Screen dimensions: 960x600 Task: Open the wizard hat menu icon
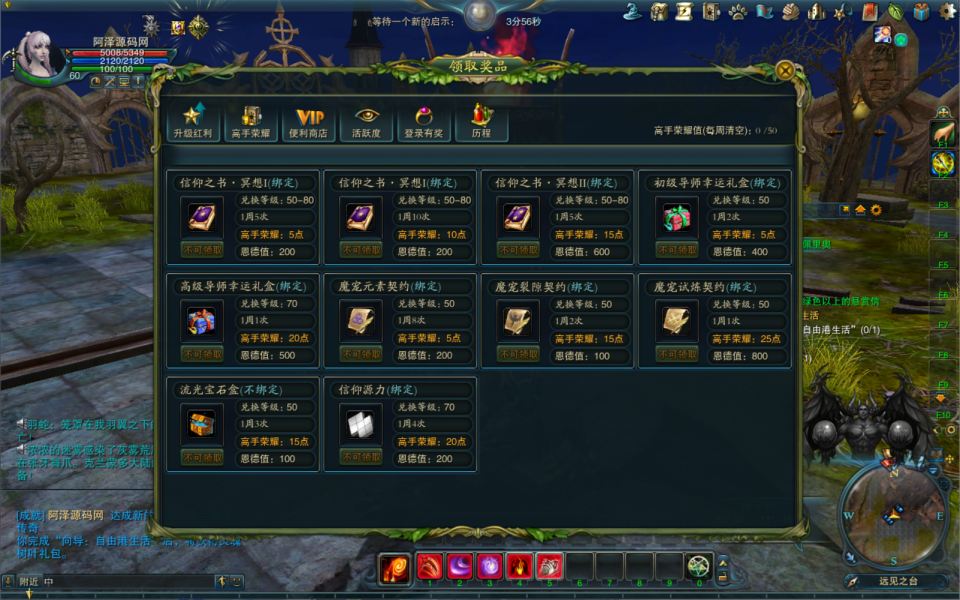point(632,12)
